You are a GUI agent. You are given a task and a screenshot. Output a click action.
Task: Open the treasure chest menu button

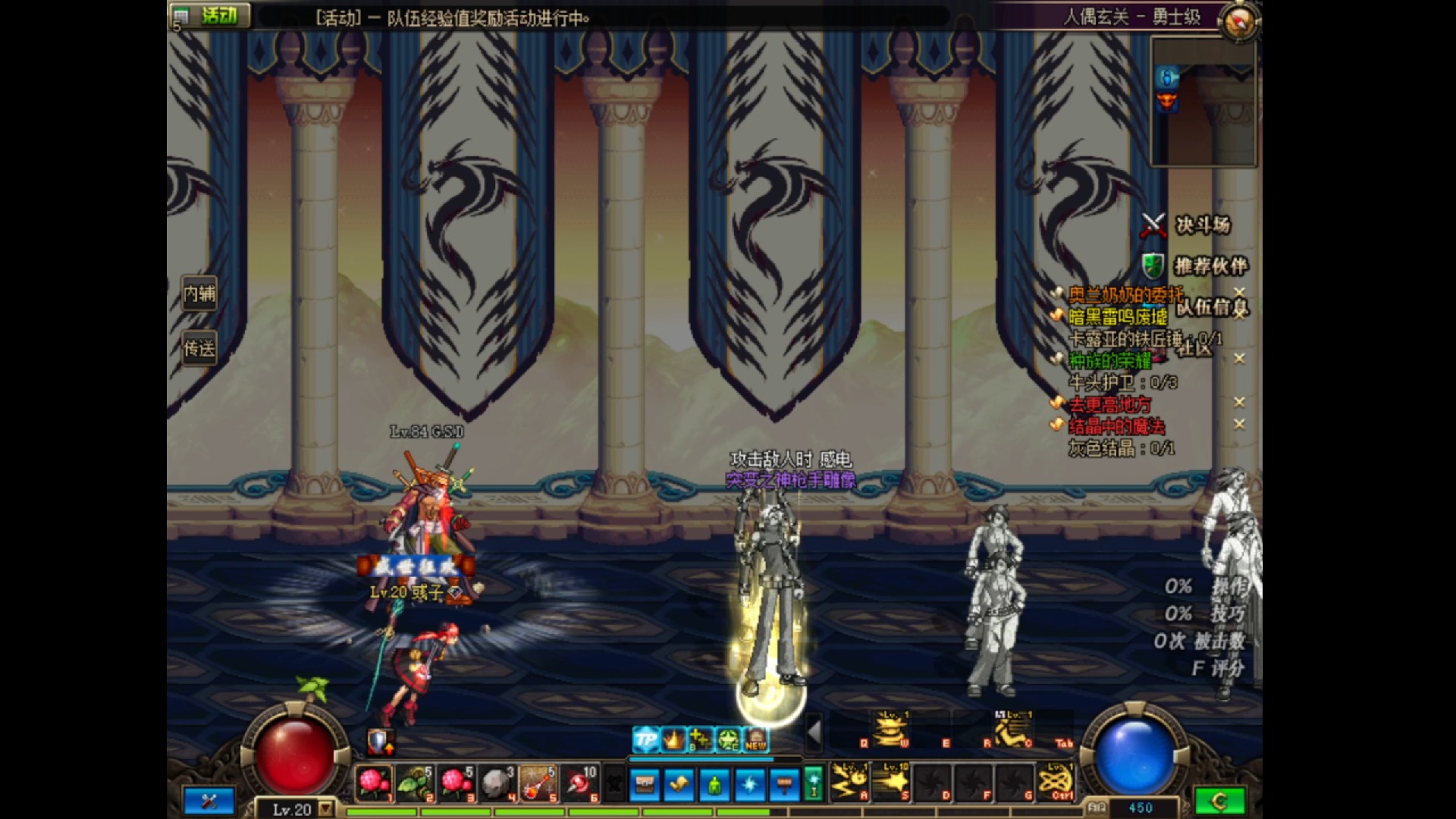tap(645, 784)
